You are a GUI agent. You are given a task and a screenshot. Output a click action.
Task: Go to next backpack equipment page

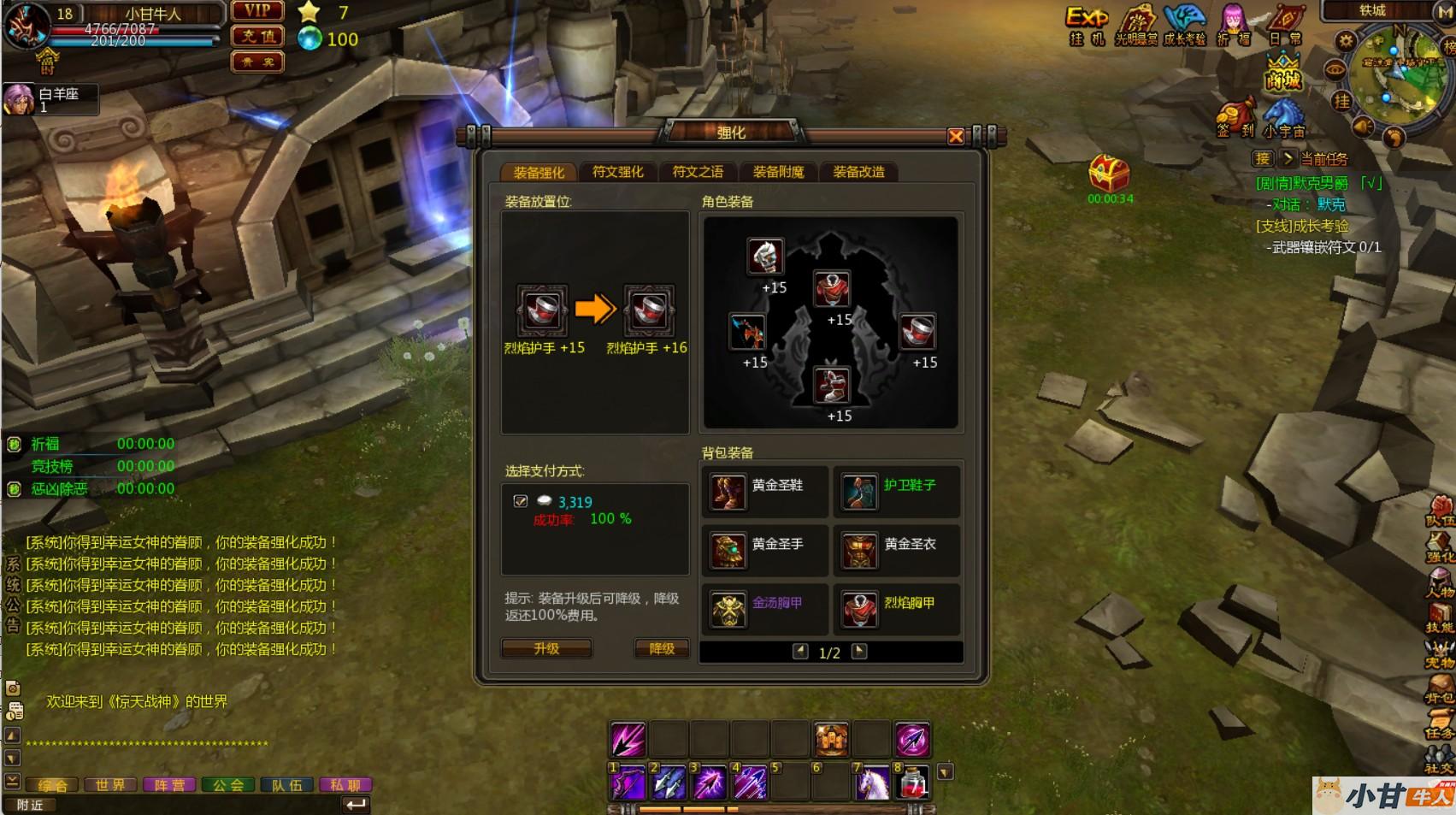[x=859, y=652]
